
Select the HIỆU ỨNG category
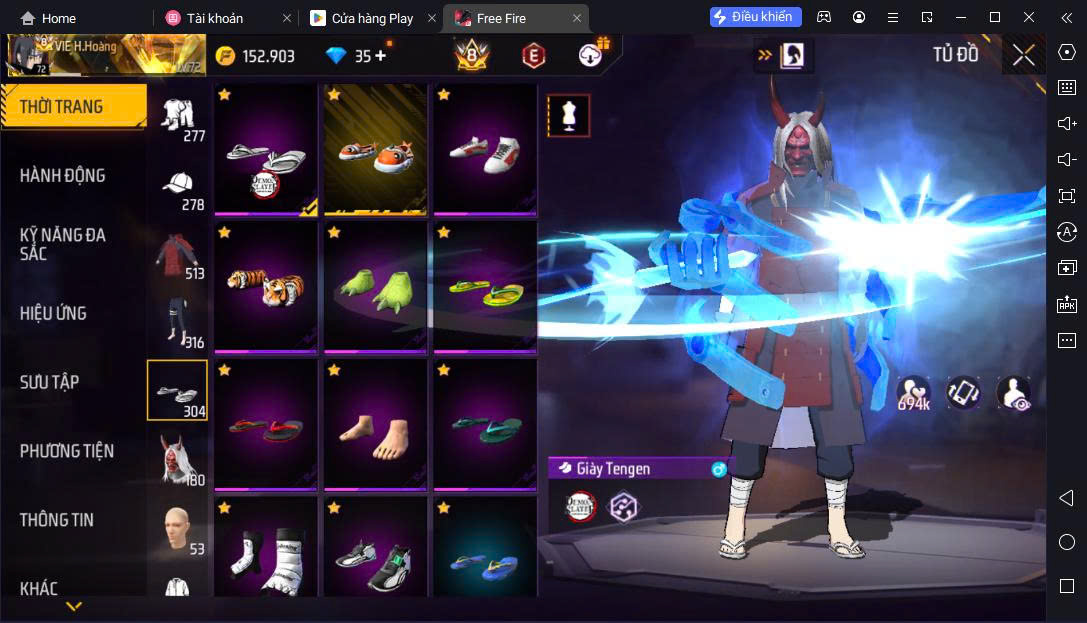(x=53, y=313)
